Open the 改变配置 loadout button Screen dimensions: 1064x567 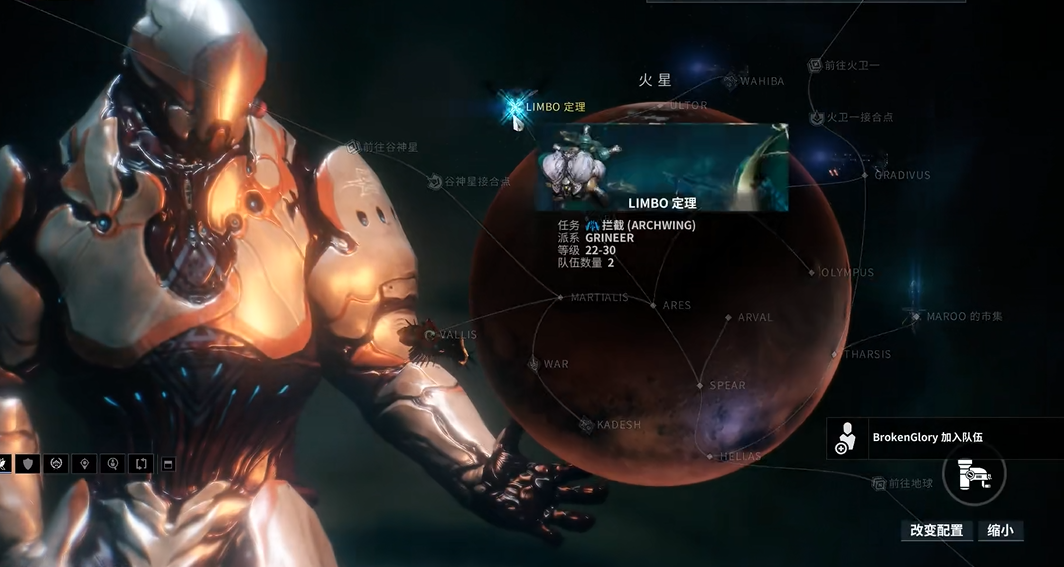[936, 530]
